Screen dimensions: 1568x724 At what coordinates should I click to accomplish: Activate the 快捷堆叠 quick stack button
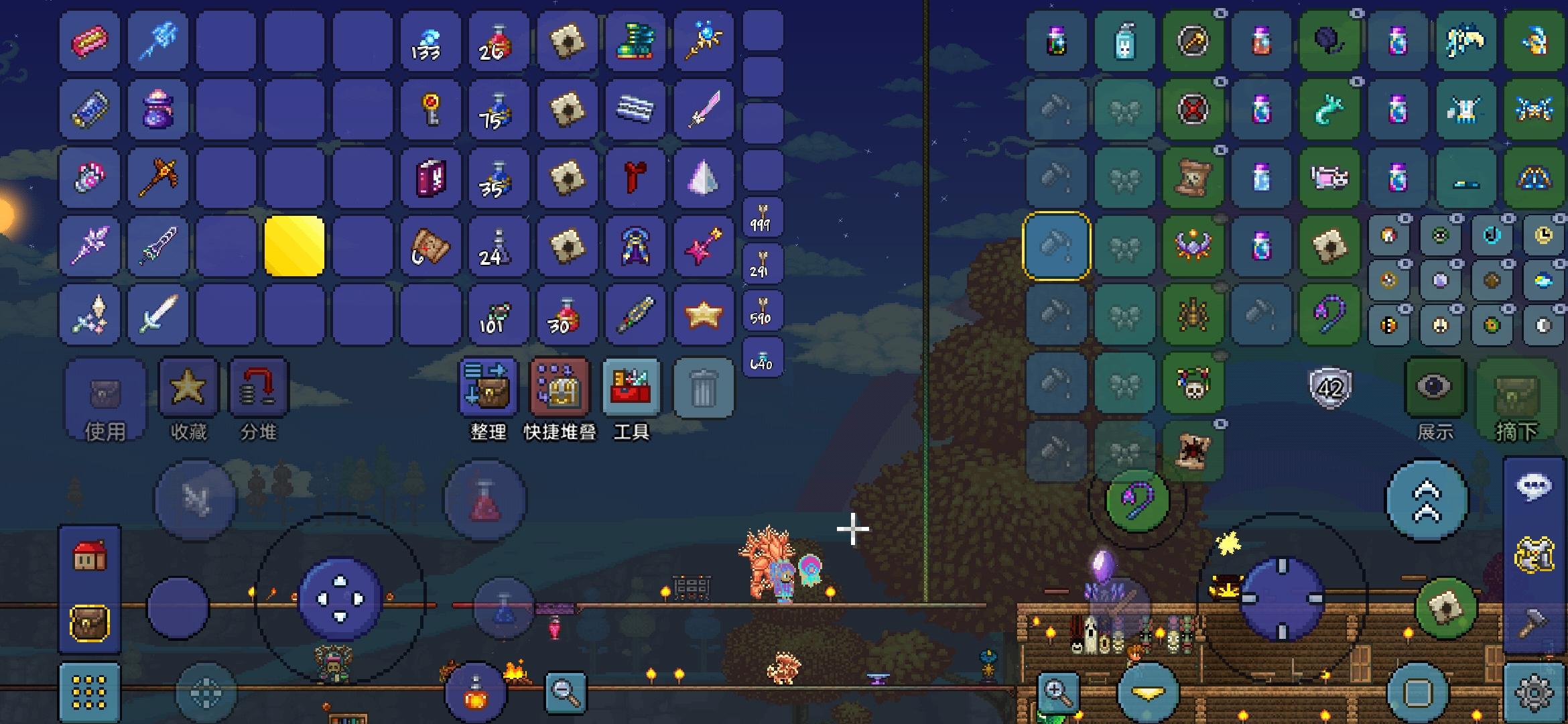tap(560, 389)
